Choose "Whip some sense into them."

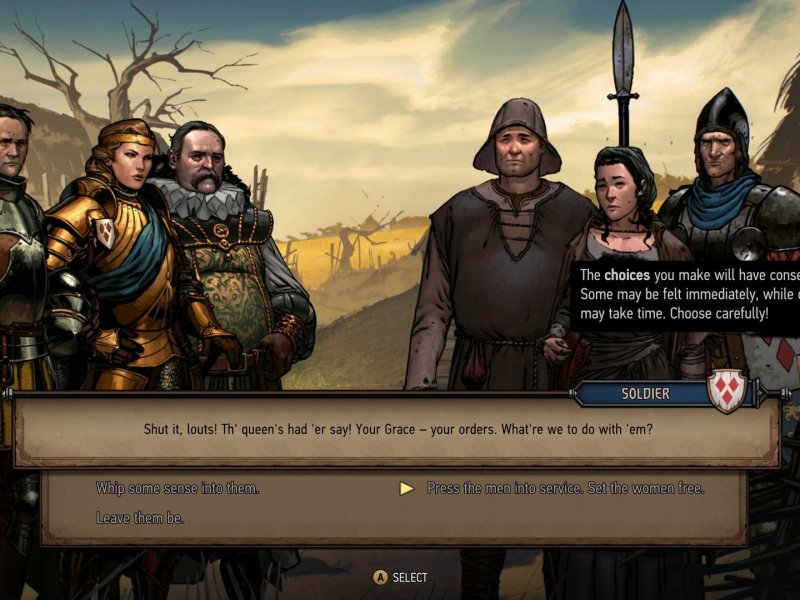[x=177, y=488]
